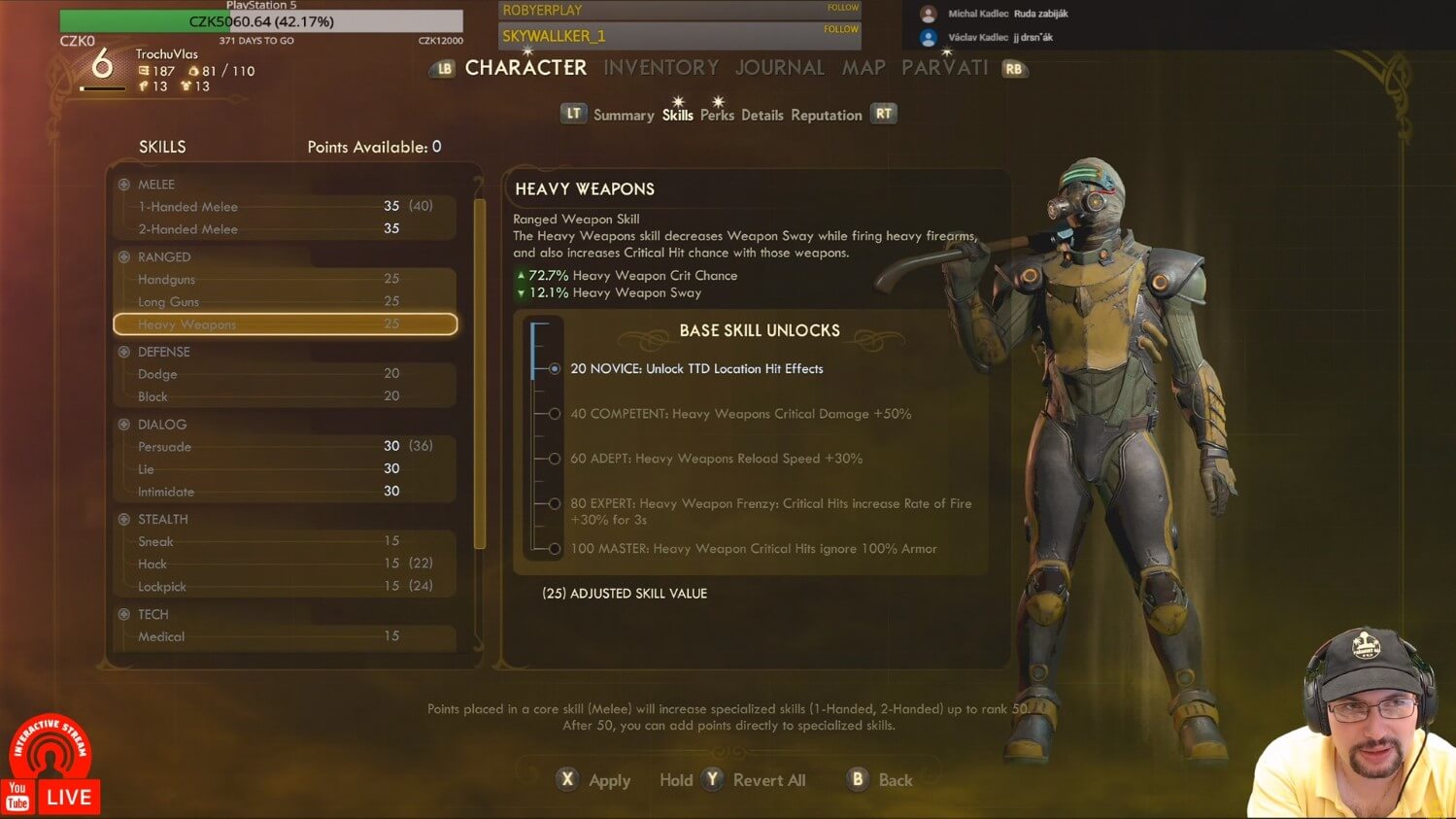Screen dimensions: 1456x819
Task: Switch to the Perks sub-tab
Action: (x=717, y=115)
